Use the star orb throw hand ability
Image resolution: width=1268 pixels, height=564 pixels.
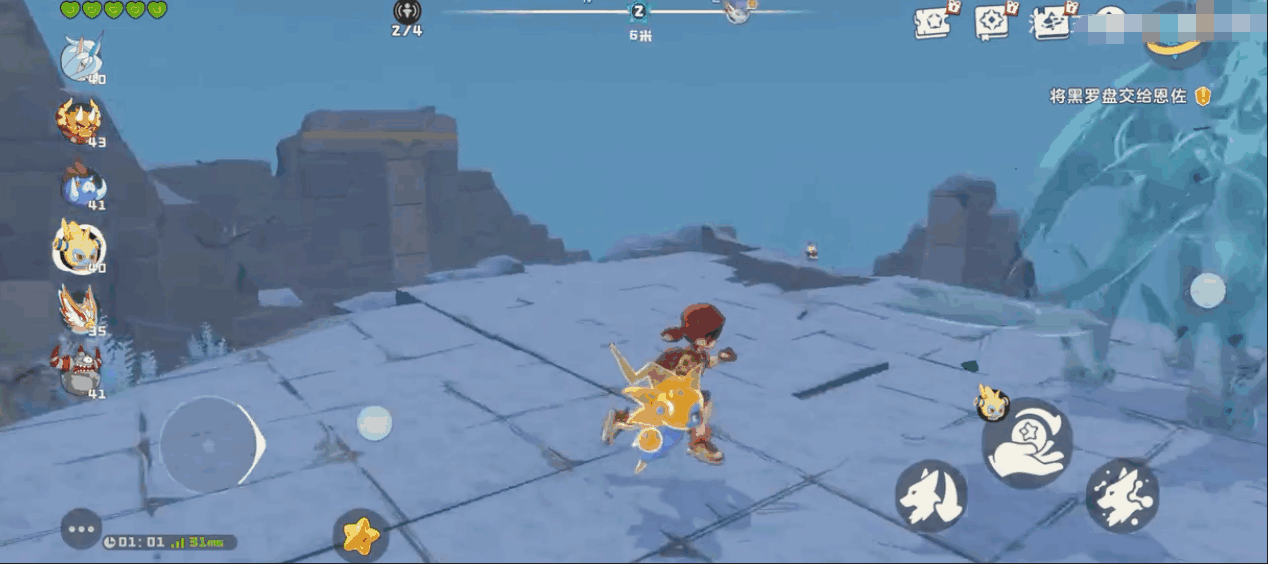tap(1026, 443)
